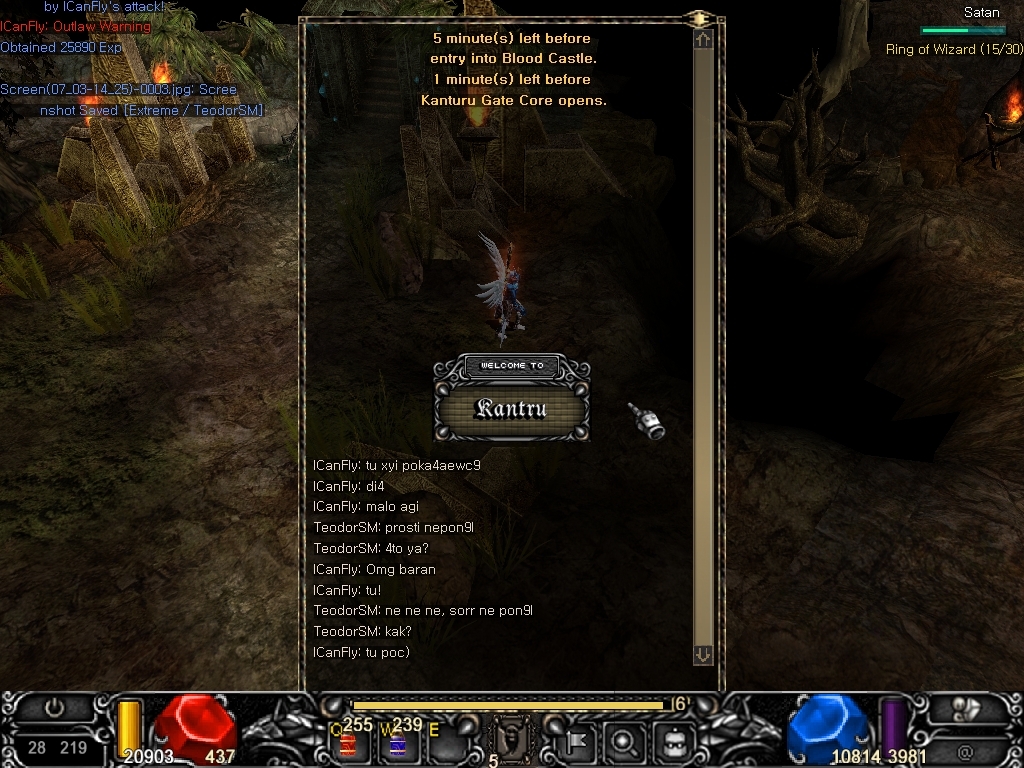
Task: Open the flag menu button
Action: coord(578,742)
